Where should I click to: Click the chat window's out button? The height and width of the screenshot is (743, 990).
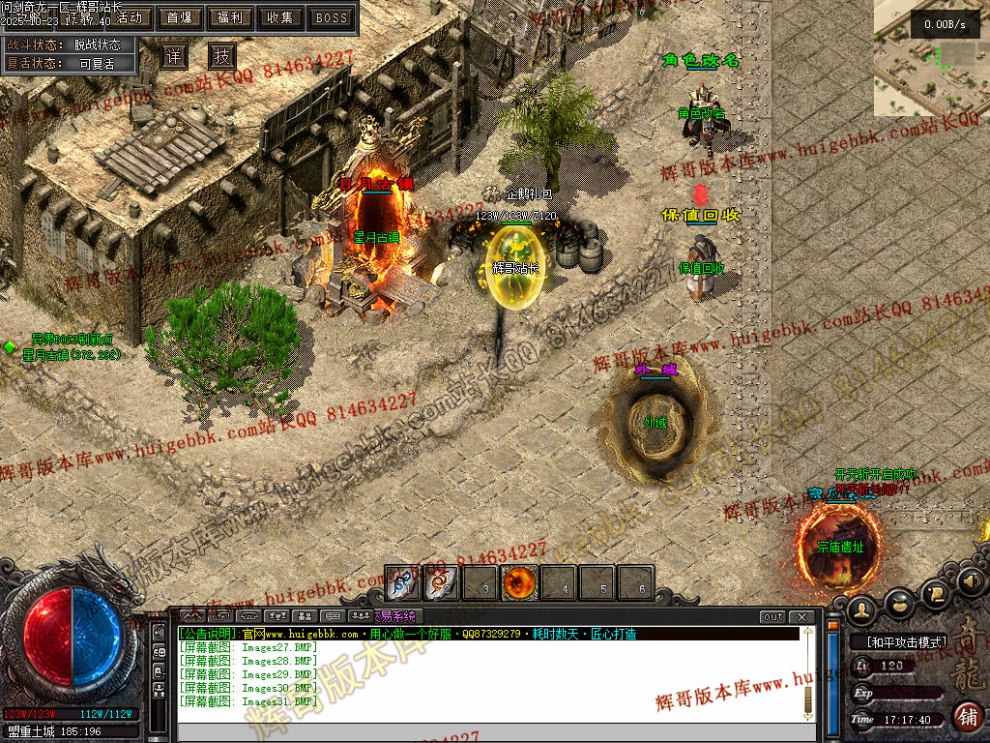coord(773,617)
